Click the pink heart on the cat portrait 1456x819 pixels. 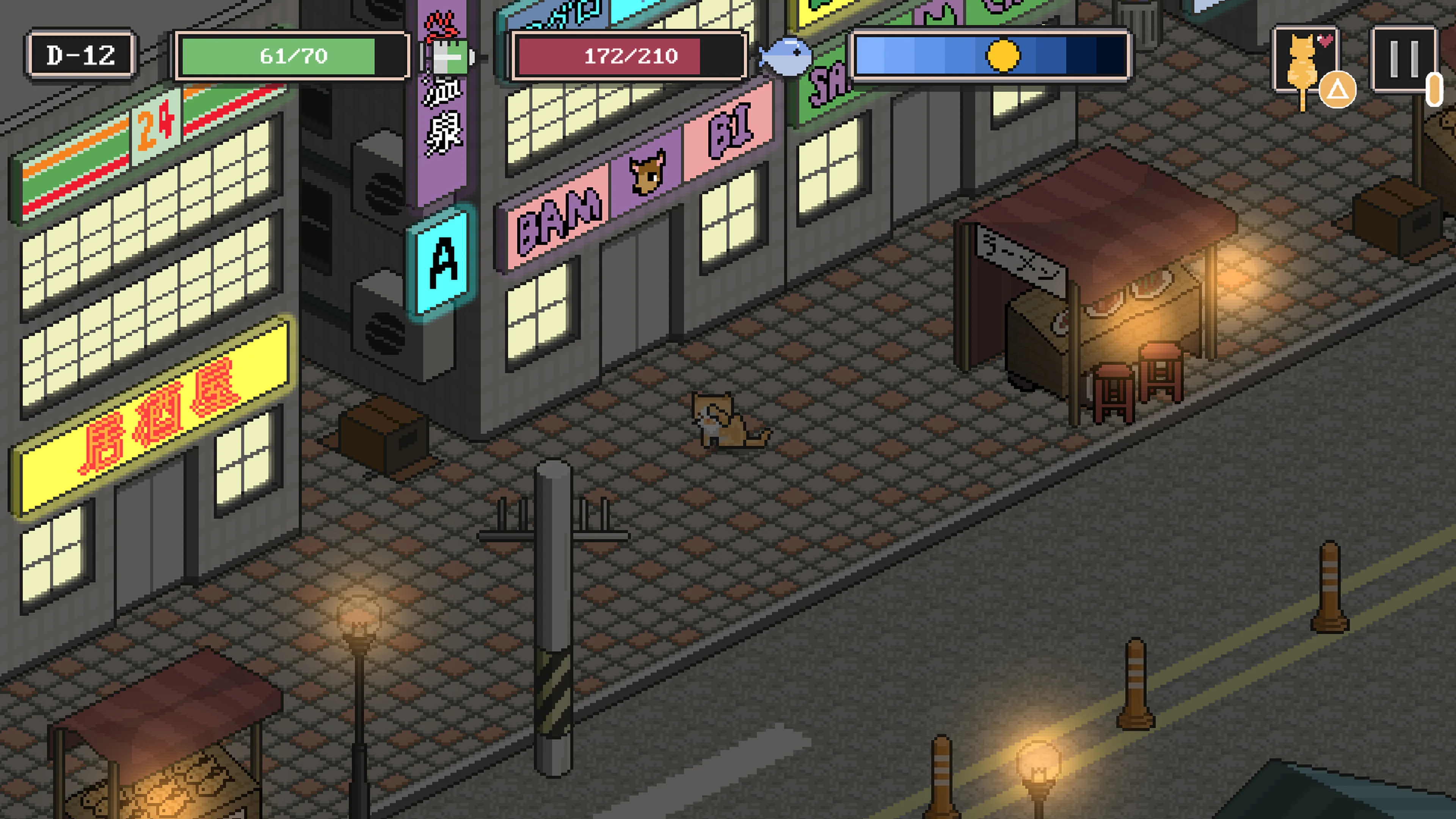(1326, 41)
